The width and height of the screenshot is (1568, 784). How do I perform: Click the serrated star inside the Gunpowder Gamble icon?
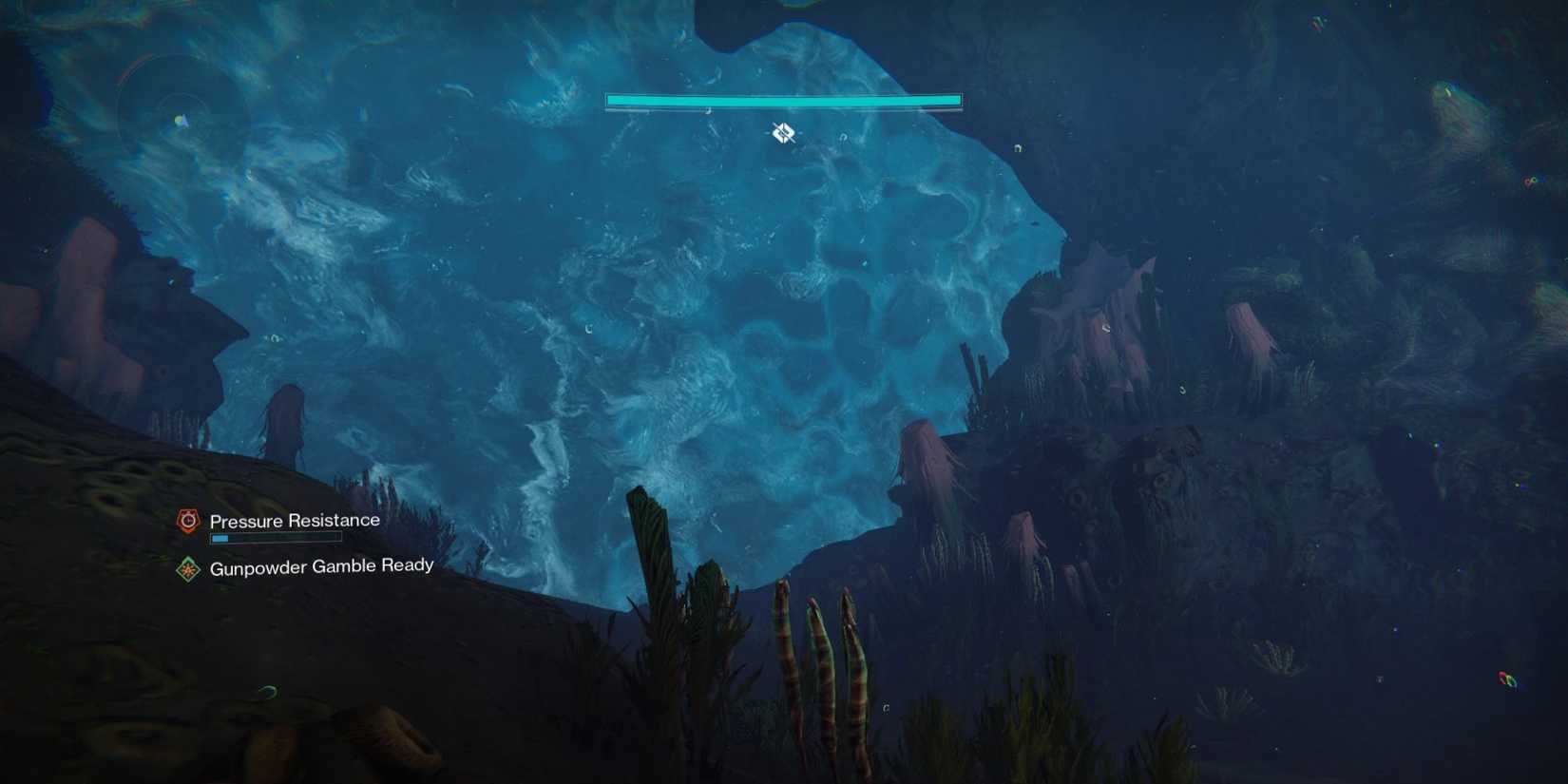[x=187, y=566]
